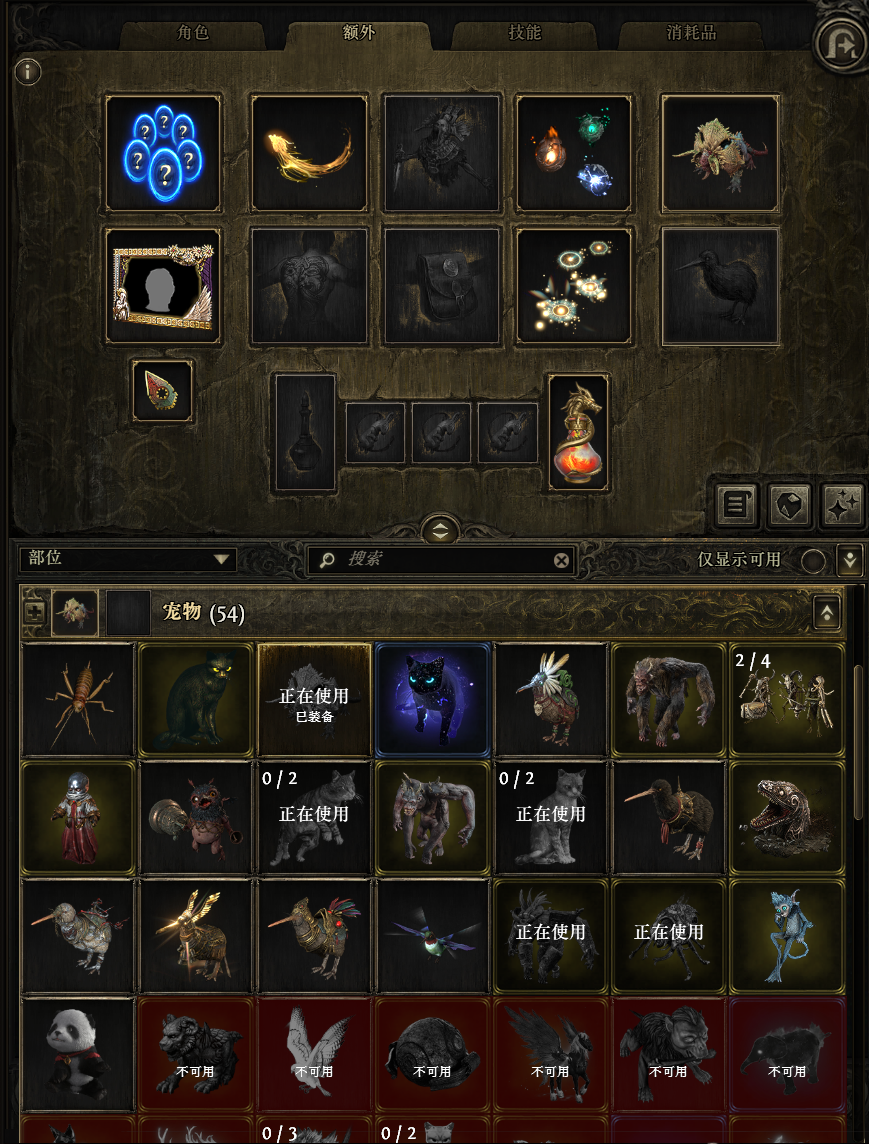Select the dragon flask potion slot

point(578,433)
